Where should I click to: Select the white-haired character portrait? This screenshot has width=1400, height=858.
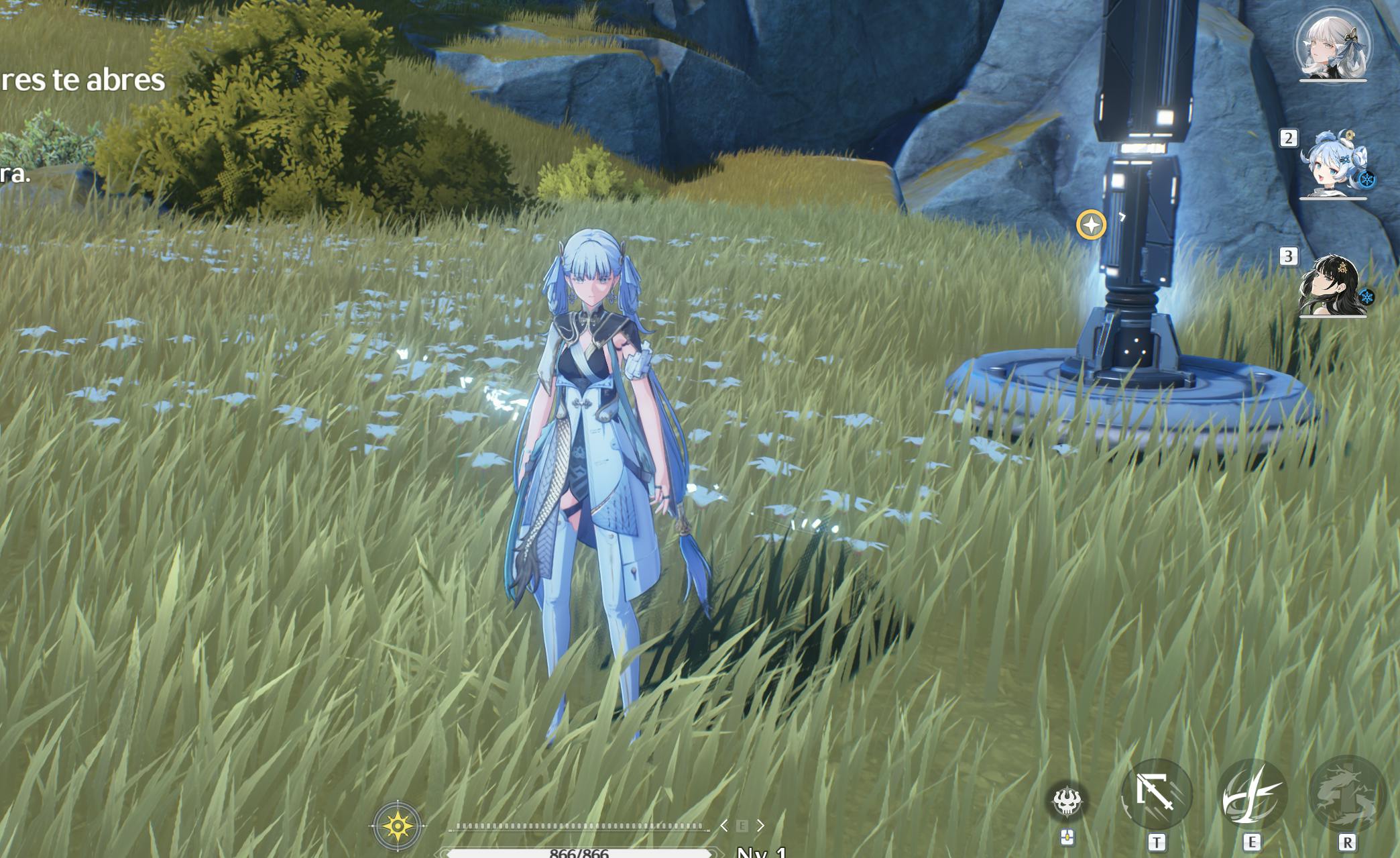[1332, 46]
